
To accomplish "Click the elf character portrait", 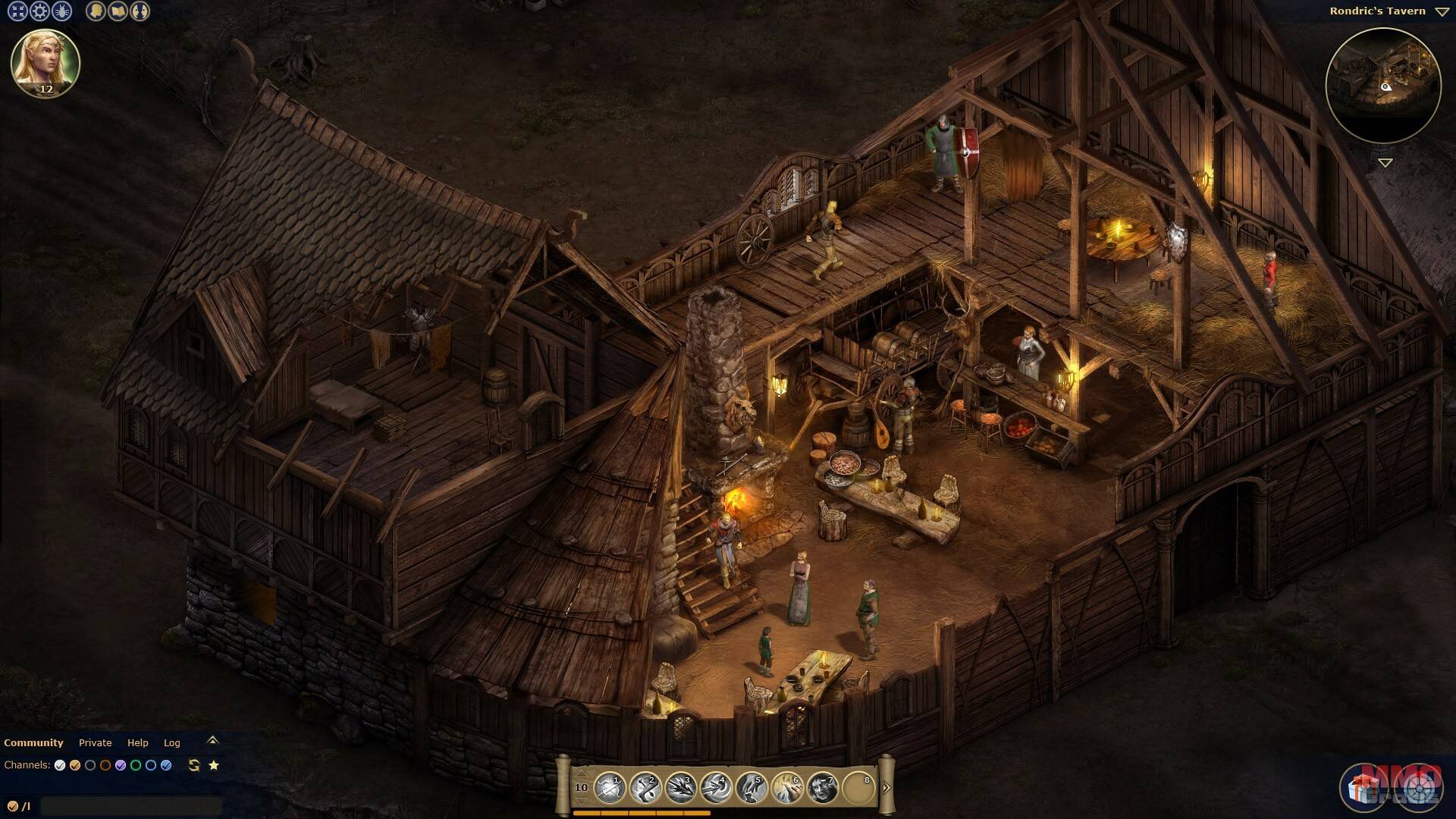I will pos(45,63).
